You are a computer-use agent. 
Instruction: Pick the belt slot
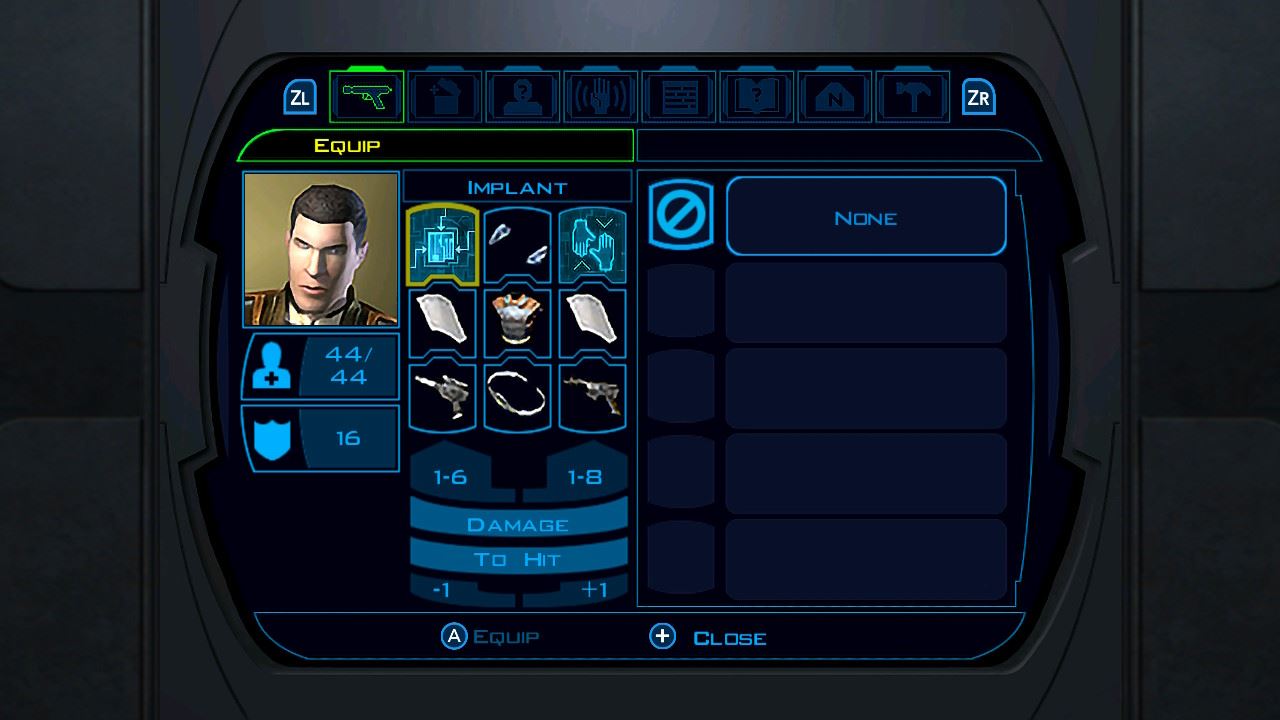click(x=517, y=397)
